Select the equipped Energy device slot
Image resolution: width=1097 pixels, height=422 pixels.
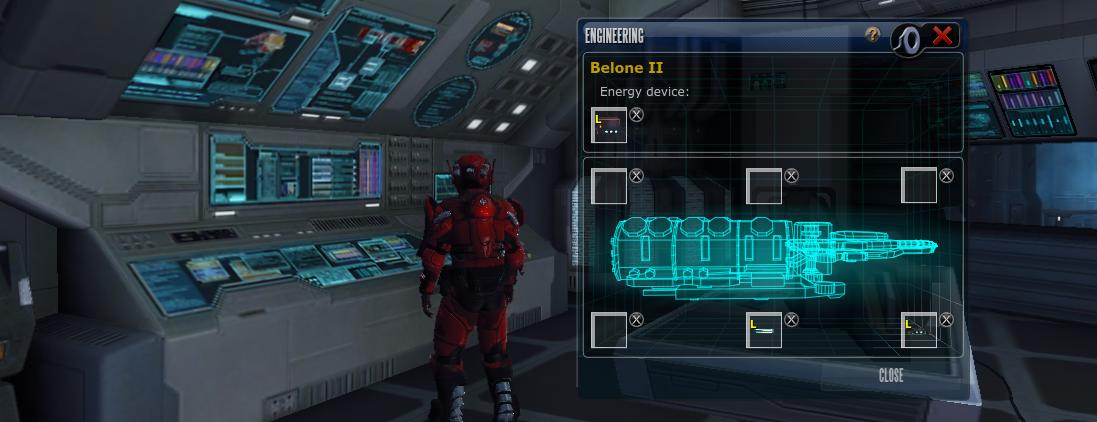pos(609,126)
